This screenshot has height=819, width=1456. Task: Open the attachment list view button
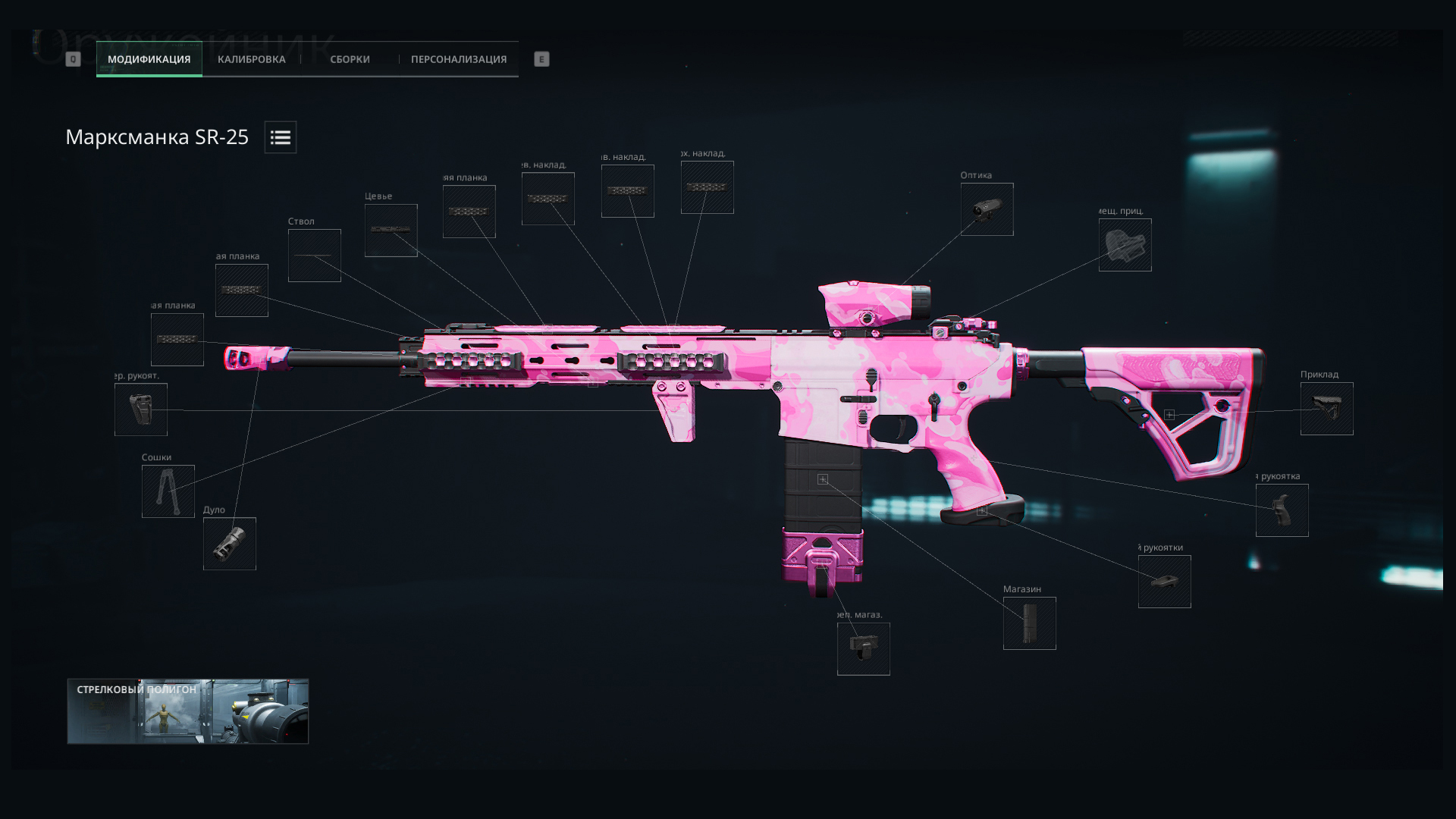click(281, 137)
